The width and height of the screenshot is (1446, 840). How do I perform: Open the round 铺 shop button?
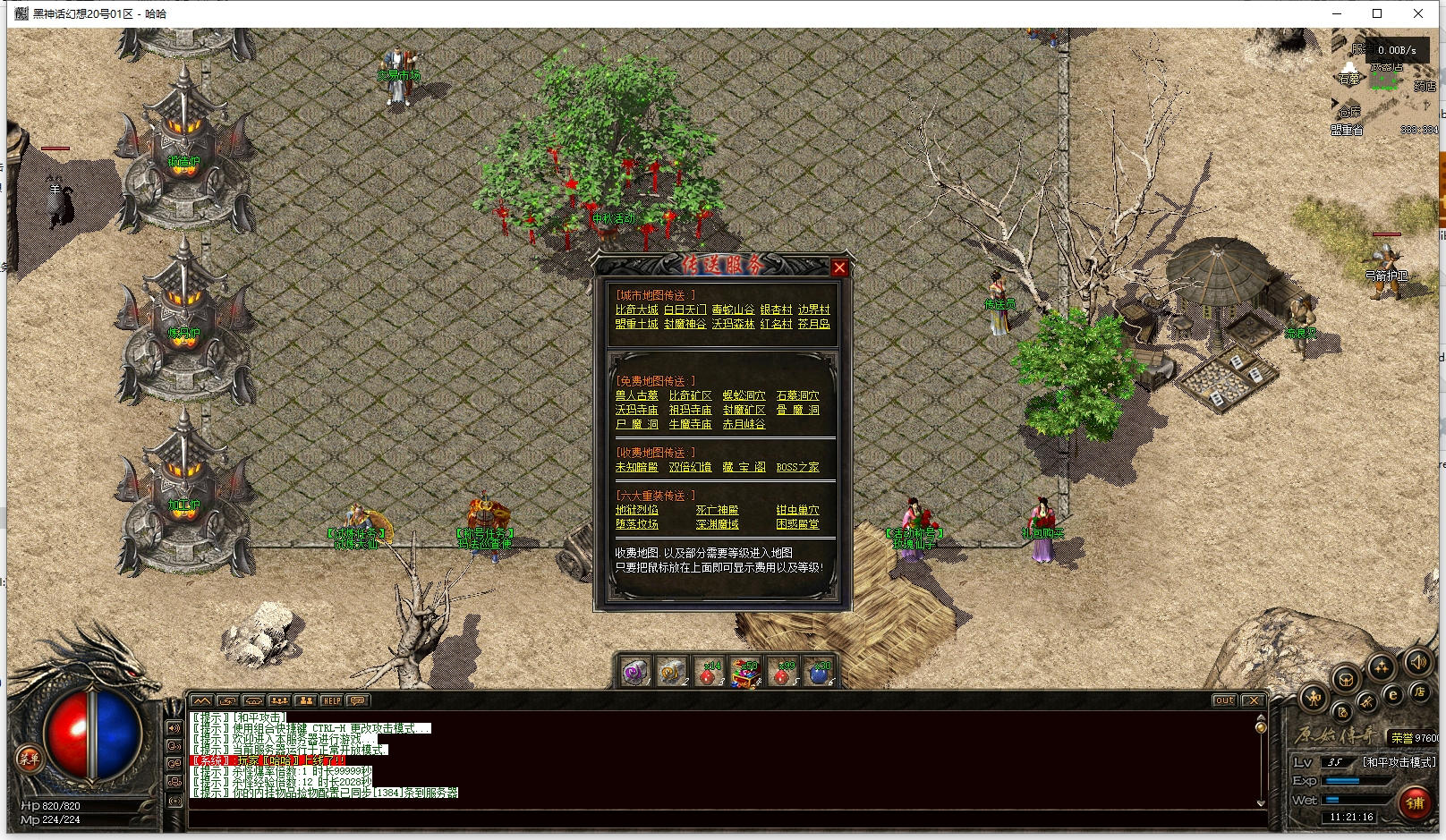[1415, 802]
